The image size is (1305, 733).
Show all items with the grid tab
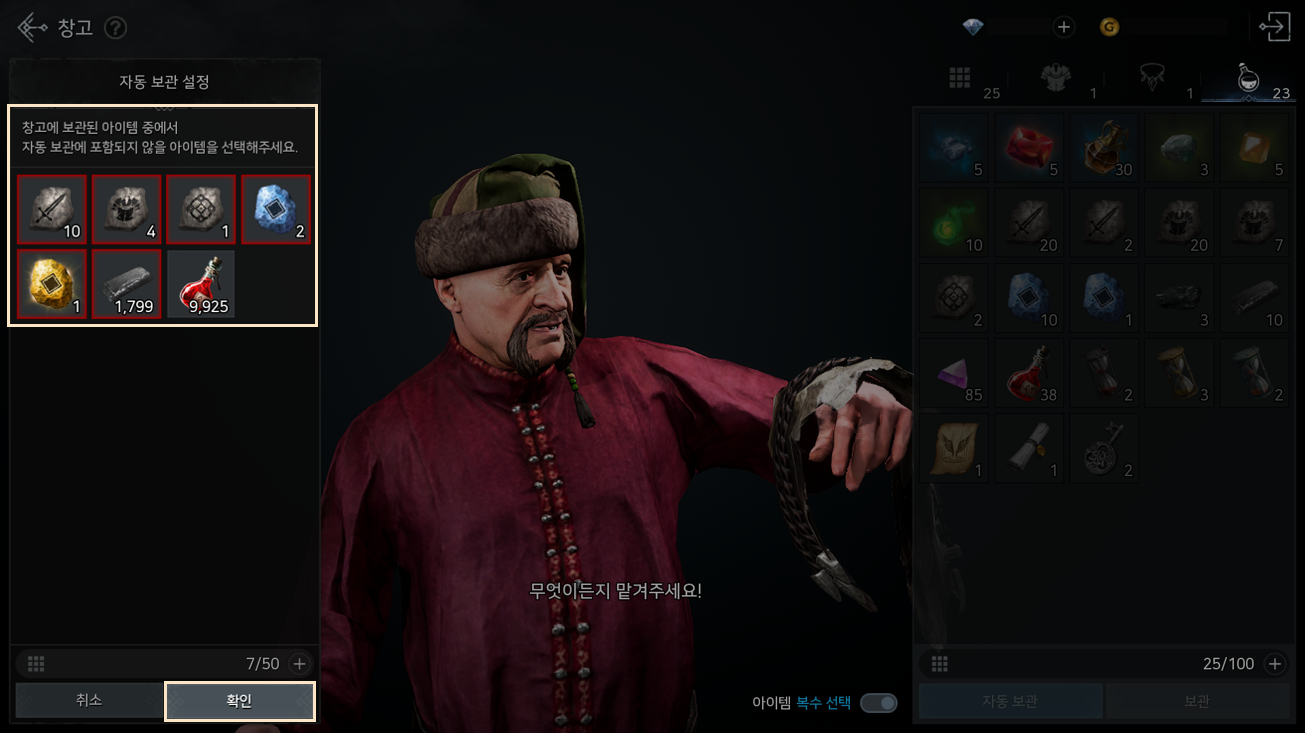click(x=960, y=78)
